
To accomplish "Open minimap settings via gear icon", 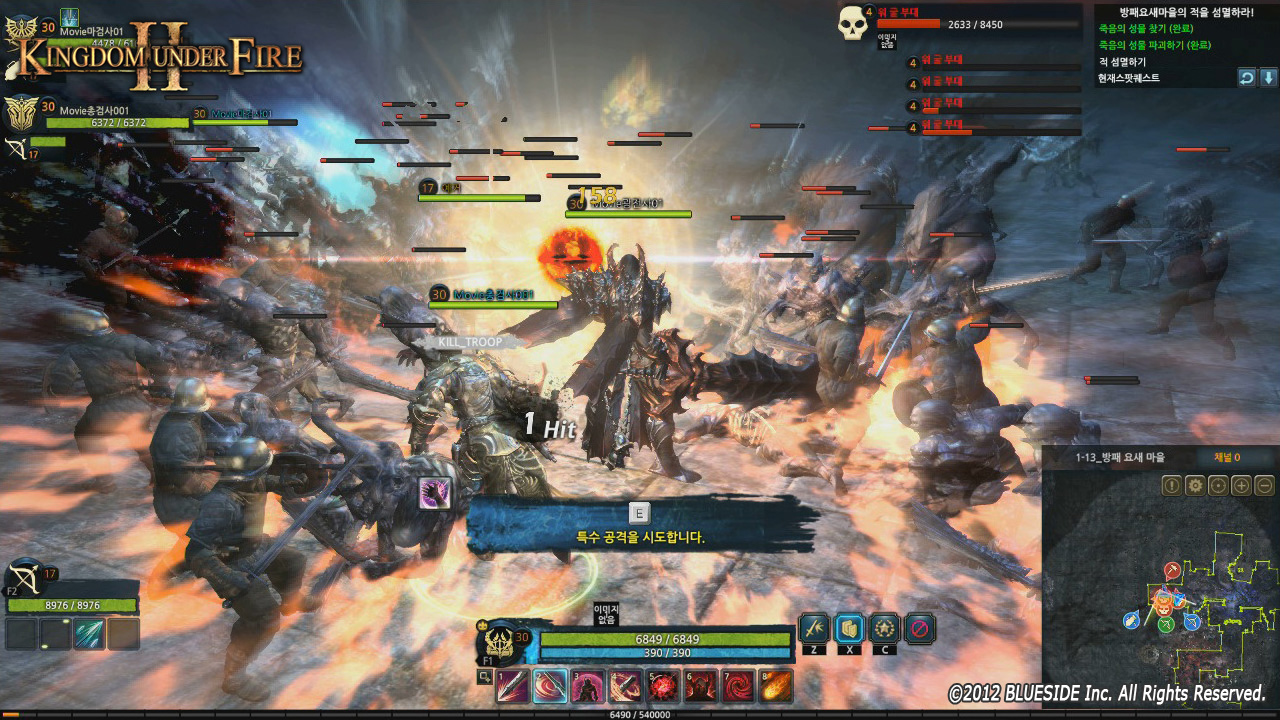I will (x=1195, y=486).
